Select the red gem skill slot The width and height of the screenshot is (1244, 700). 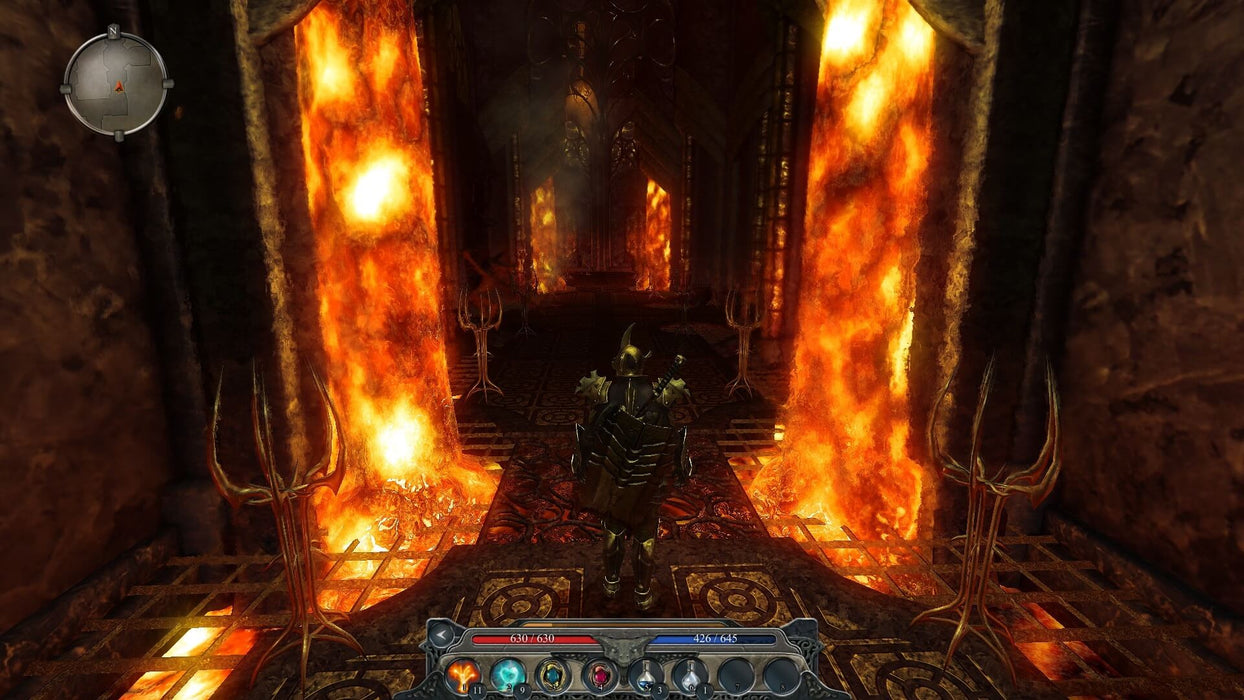(x=599, y=676)
